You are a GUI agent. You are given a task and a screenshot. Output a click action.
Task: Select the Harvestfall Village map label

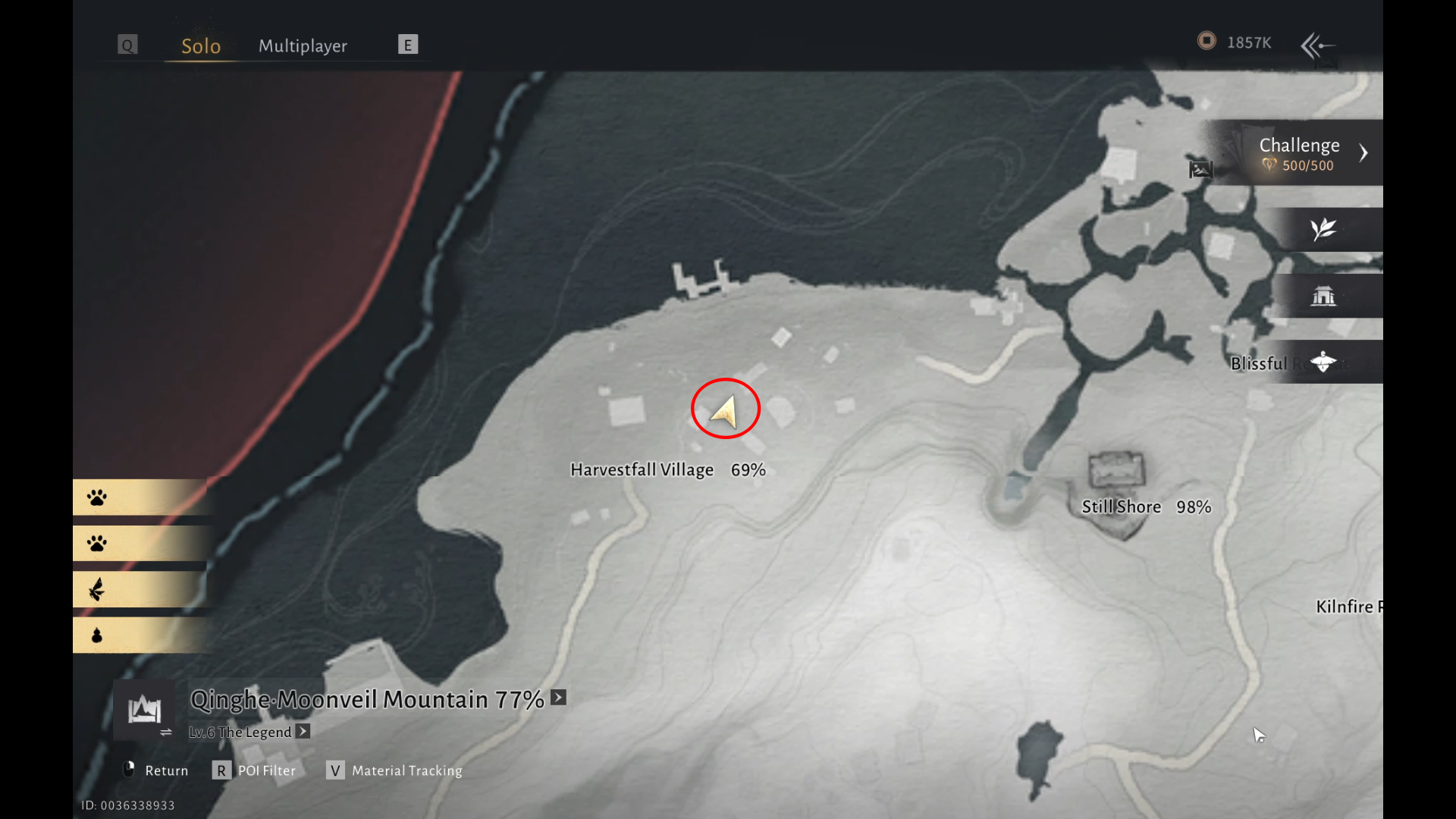click(x=642, y=470)
